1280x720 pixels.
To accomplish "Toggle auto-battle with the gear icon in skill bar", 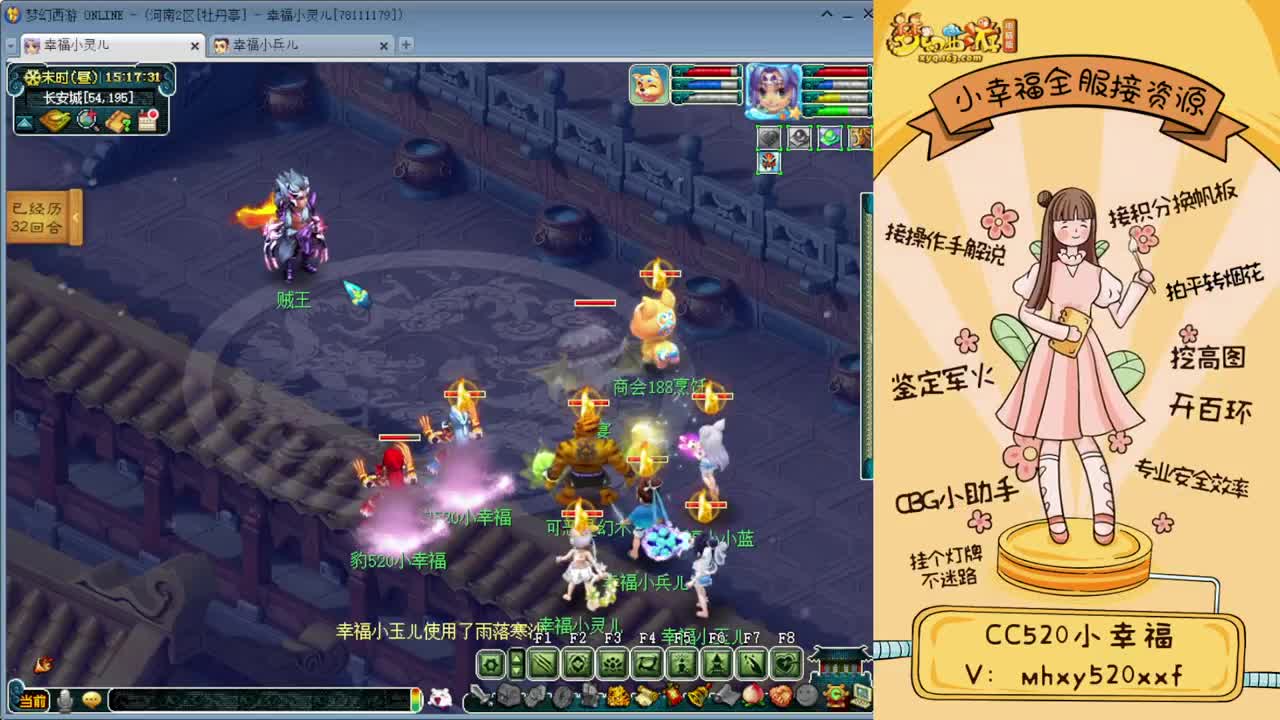I will click(489, 663).
